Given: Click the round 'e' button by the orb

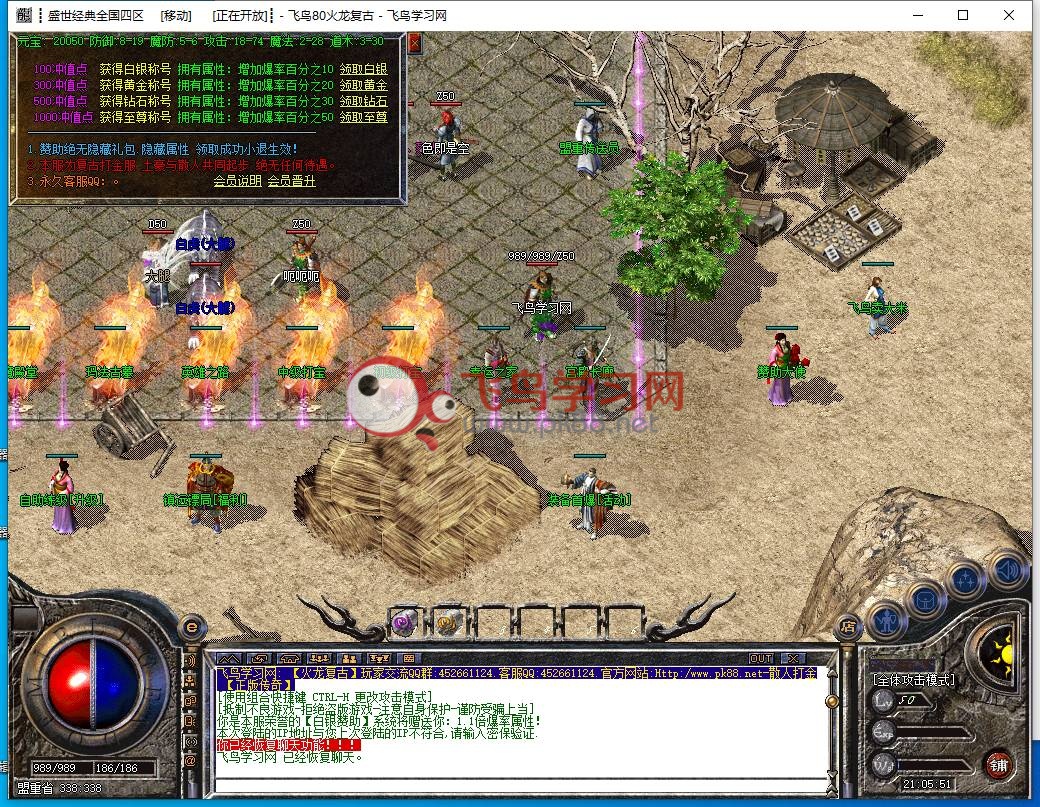Looking at the screenshot, I should point(191,627).
